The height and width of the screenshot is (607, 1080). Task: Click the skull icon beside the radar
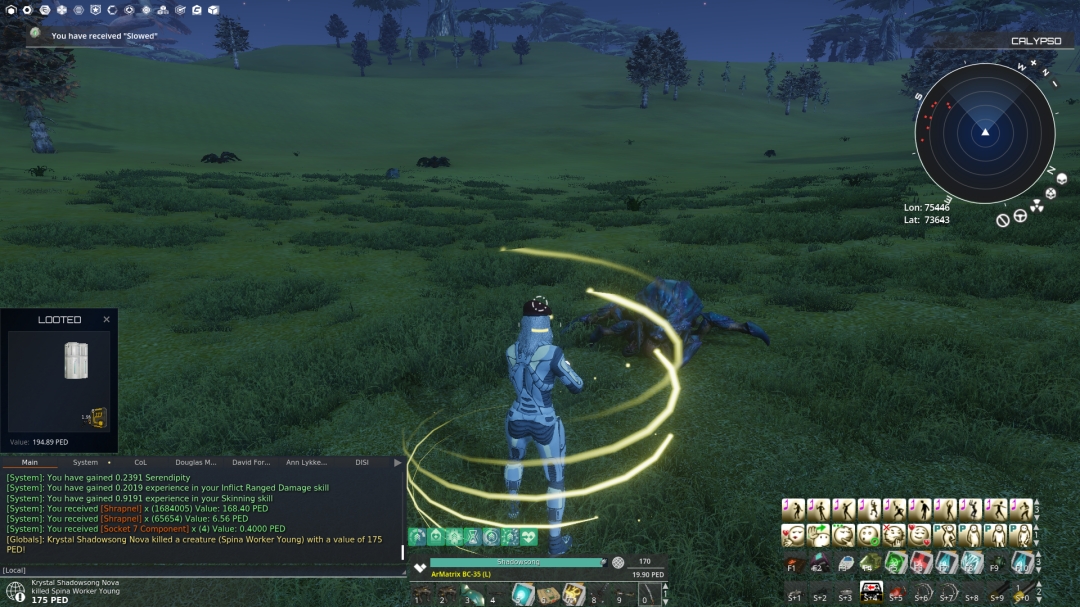tap(1051, 193)
